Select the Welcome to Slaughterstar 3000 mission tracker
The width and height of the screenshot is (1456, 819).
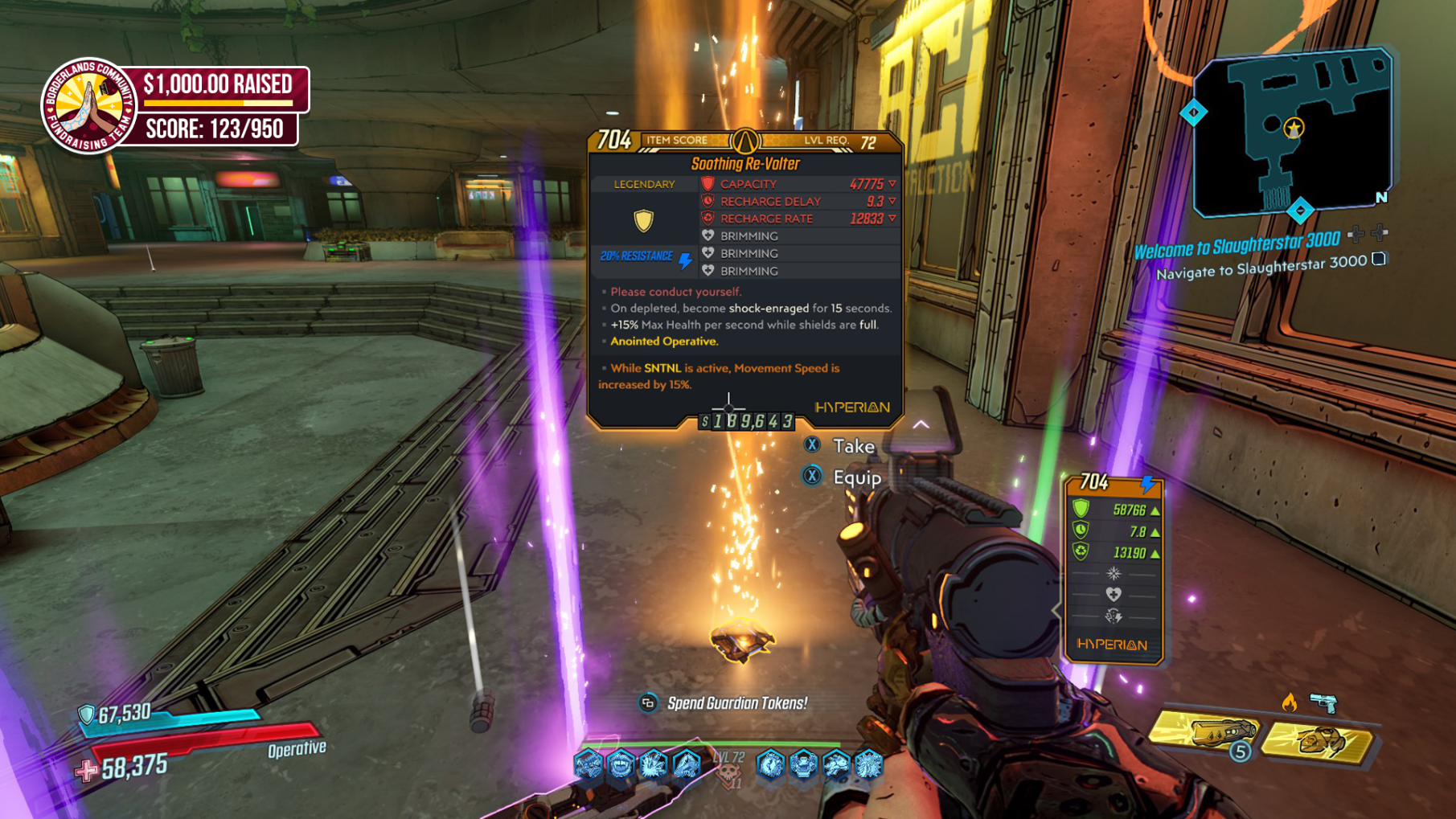pos(1237,242)
